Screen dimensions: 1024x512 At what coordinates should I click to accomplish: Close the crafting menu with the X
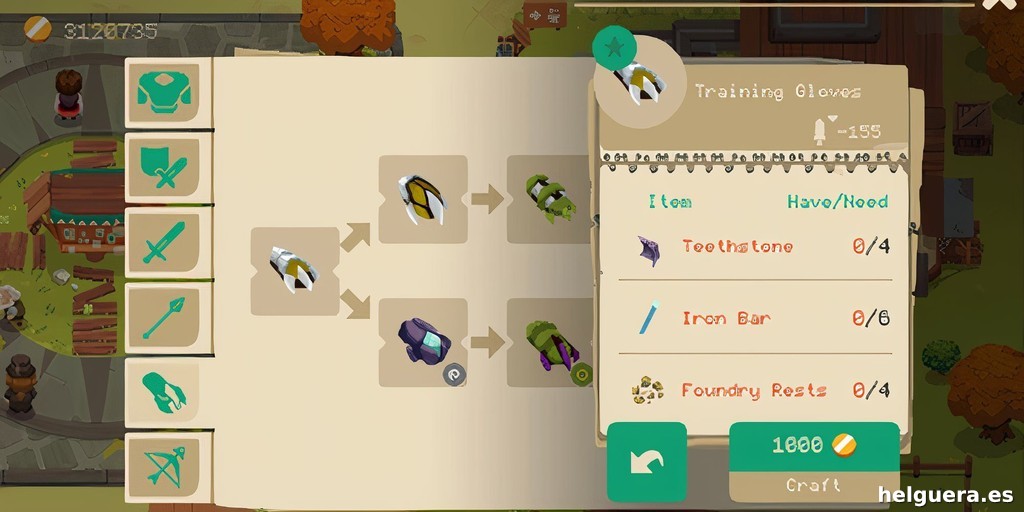(996, 6)
